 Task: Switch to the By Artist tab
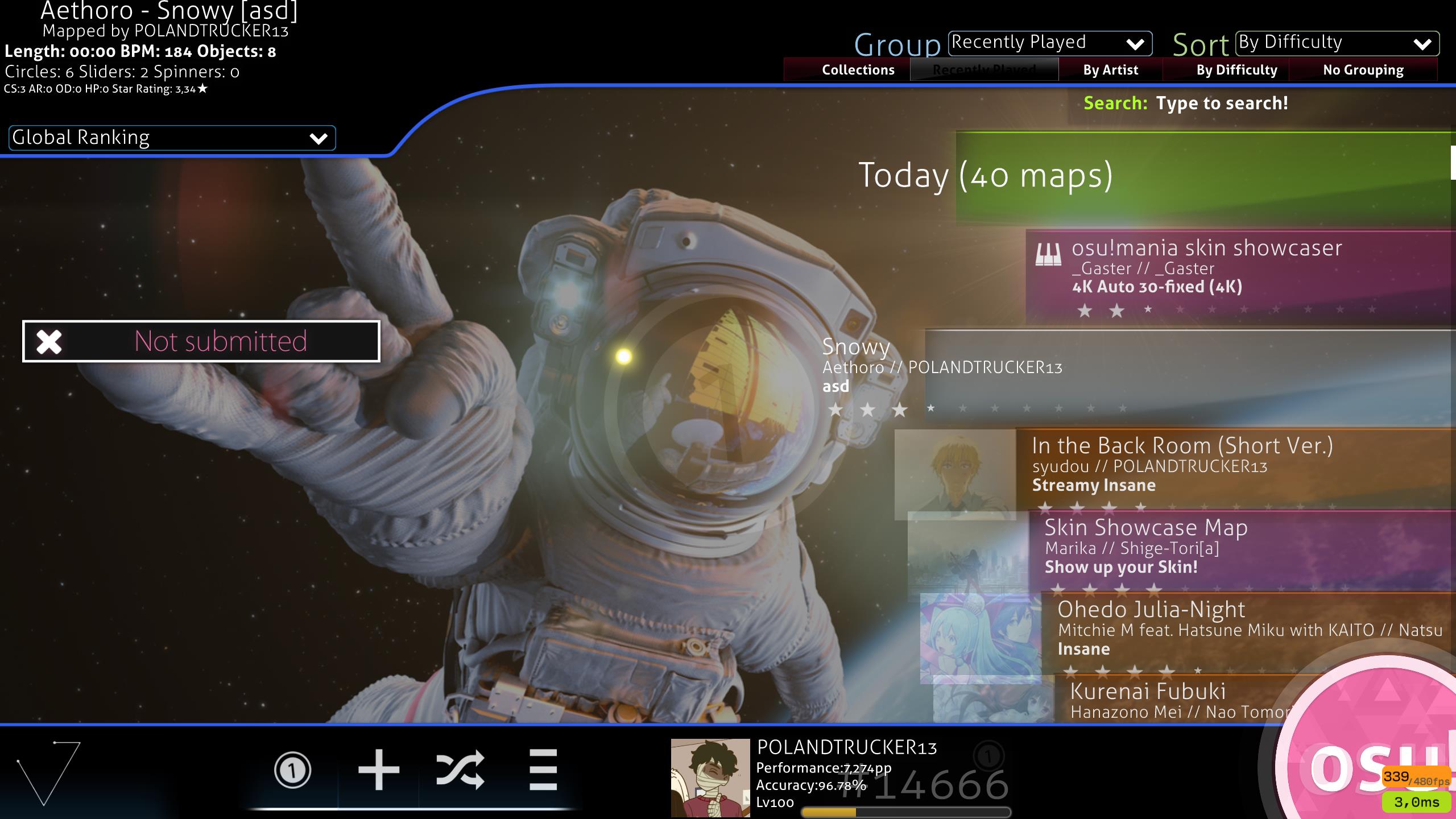tap(1110, 69)
